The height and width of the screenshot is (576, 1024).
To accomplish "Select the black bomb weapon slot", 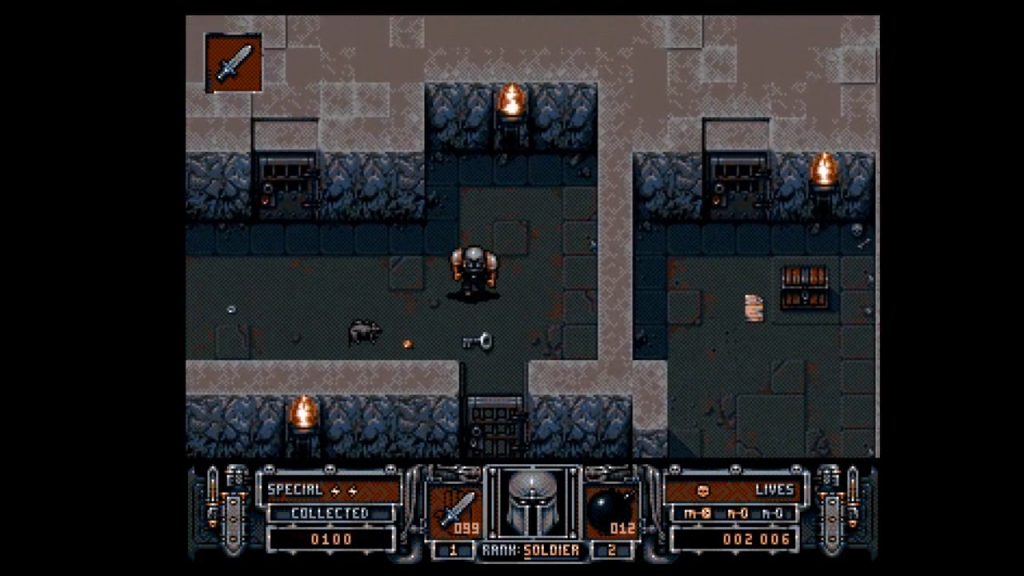I will 610,507.
